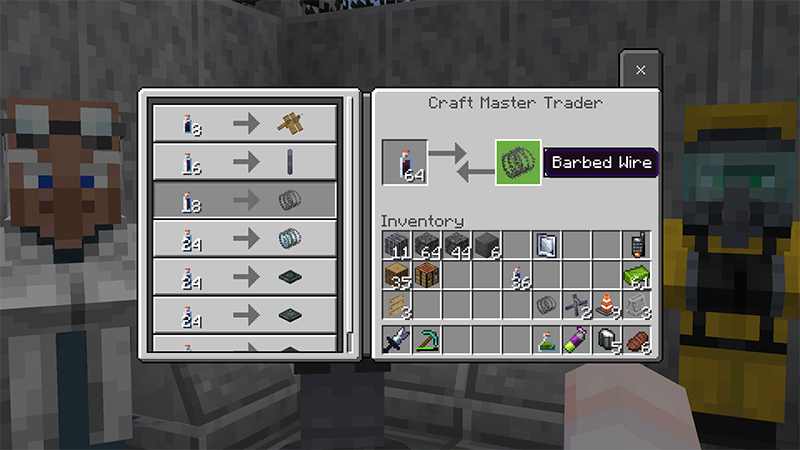Select the crafting table inventory slot
Screen dimensions: 800x450
tap(427, 274)
